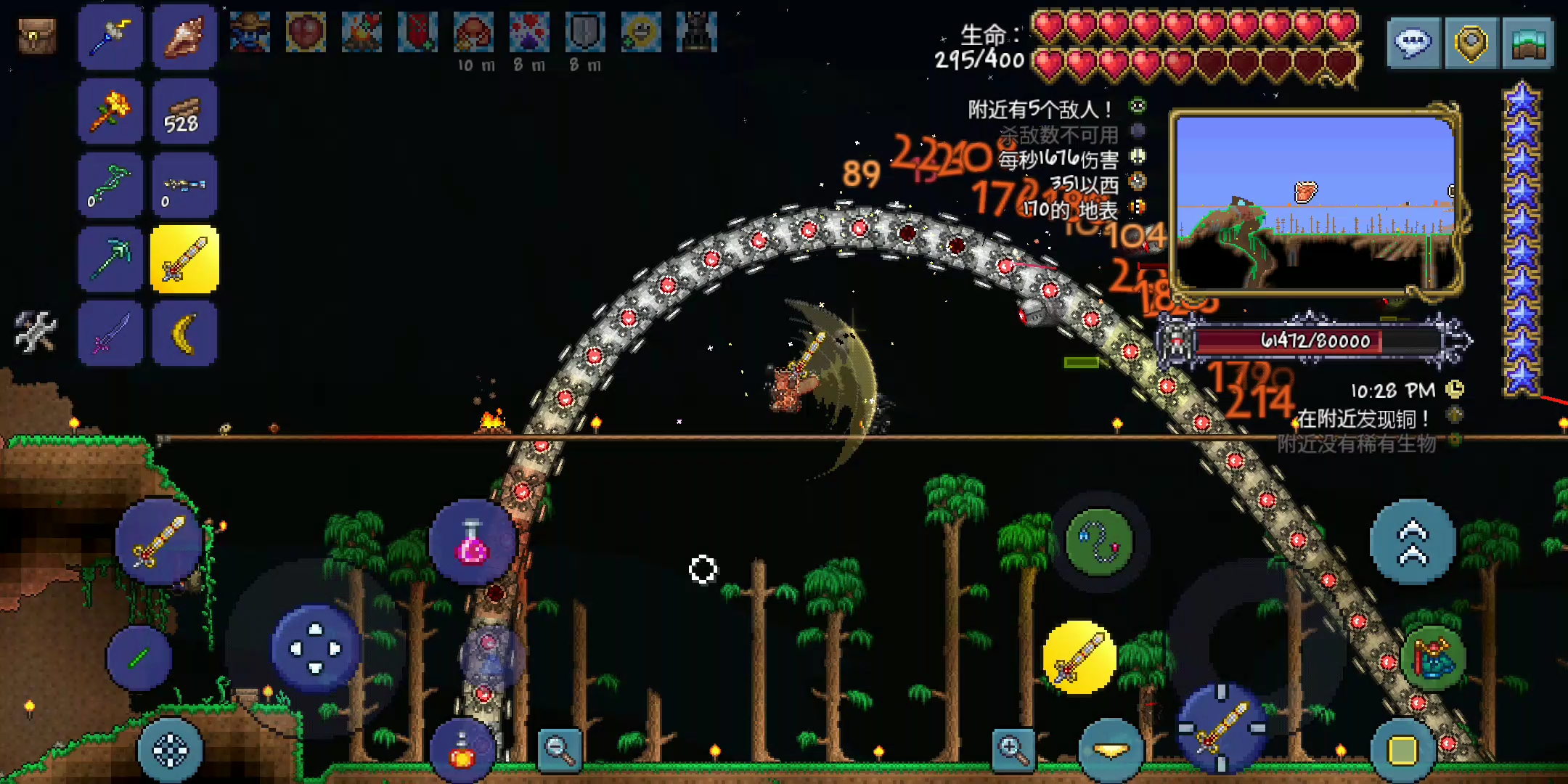Toggle the green smart cursor button
Image resolution: width=1568 pixels, height=784 pixels.
point(139,658)
